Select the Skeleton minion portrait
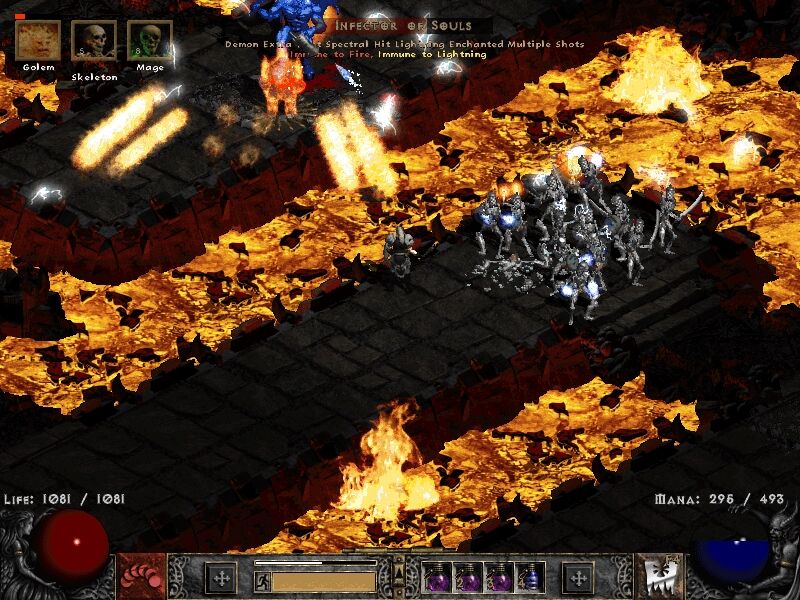This screenshot has height=600, width=800. pos(93,41)
